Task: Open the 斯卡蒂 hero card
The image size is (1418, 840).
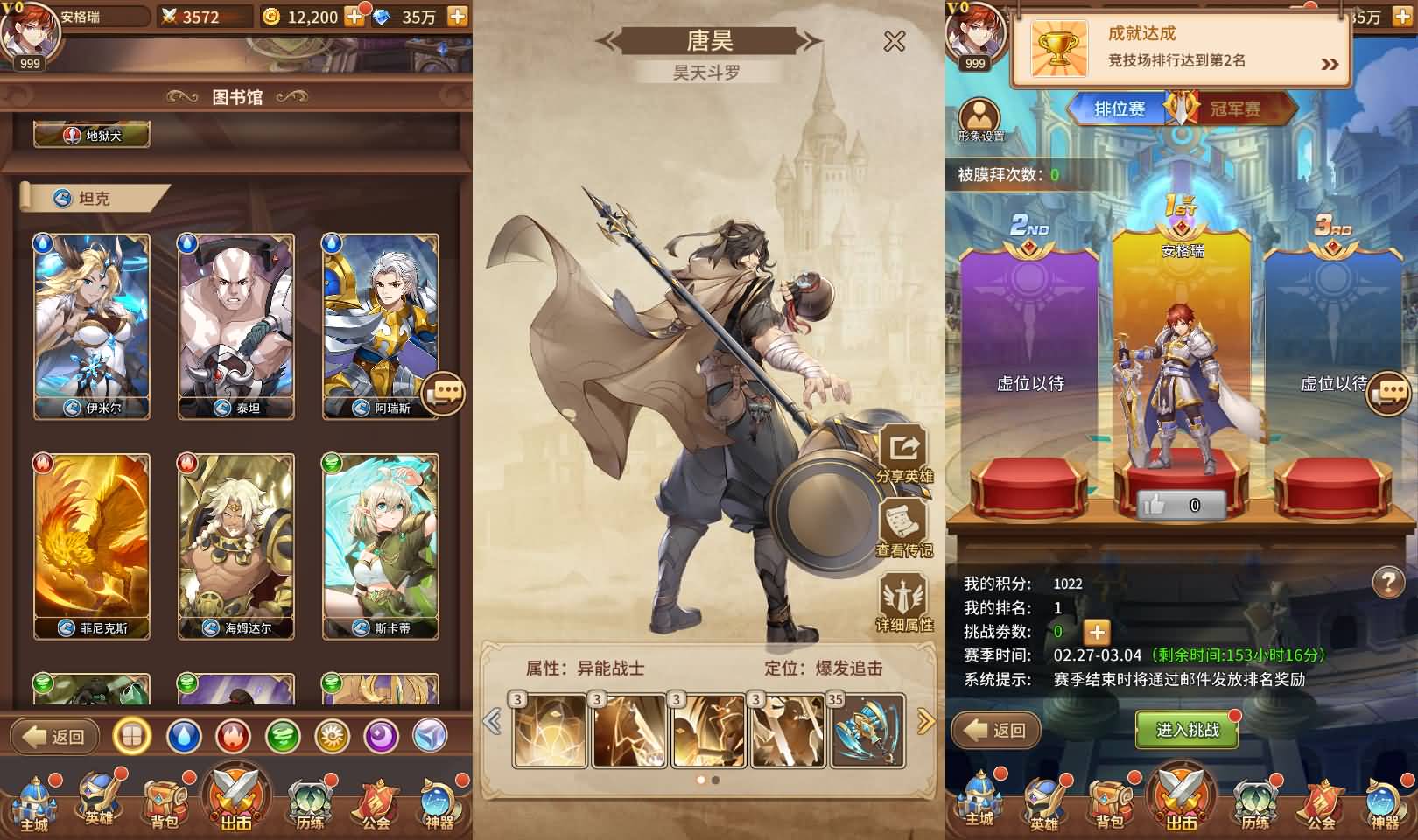Action: (381, 545)
